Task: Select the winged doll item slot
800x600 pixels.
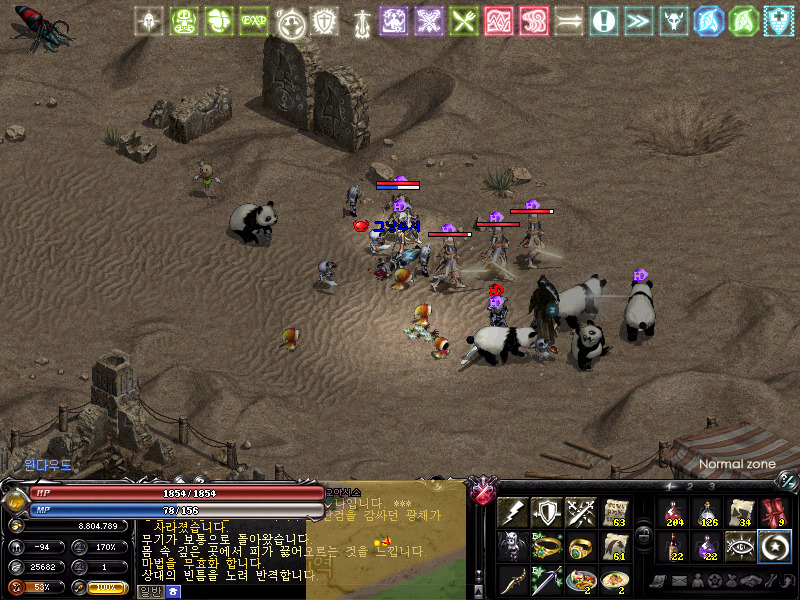Action: (513, 547)
